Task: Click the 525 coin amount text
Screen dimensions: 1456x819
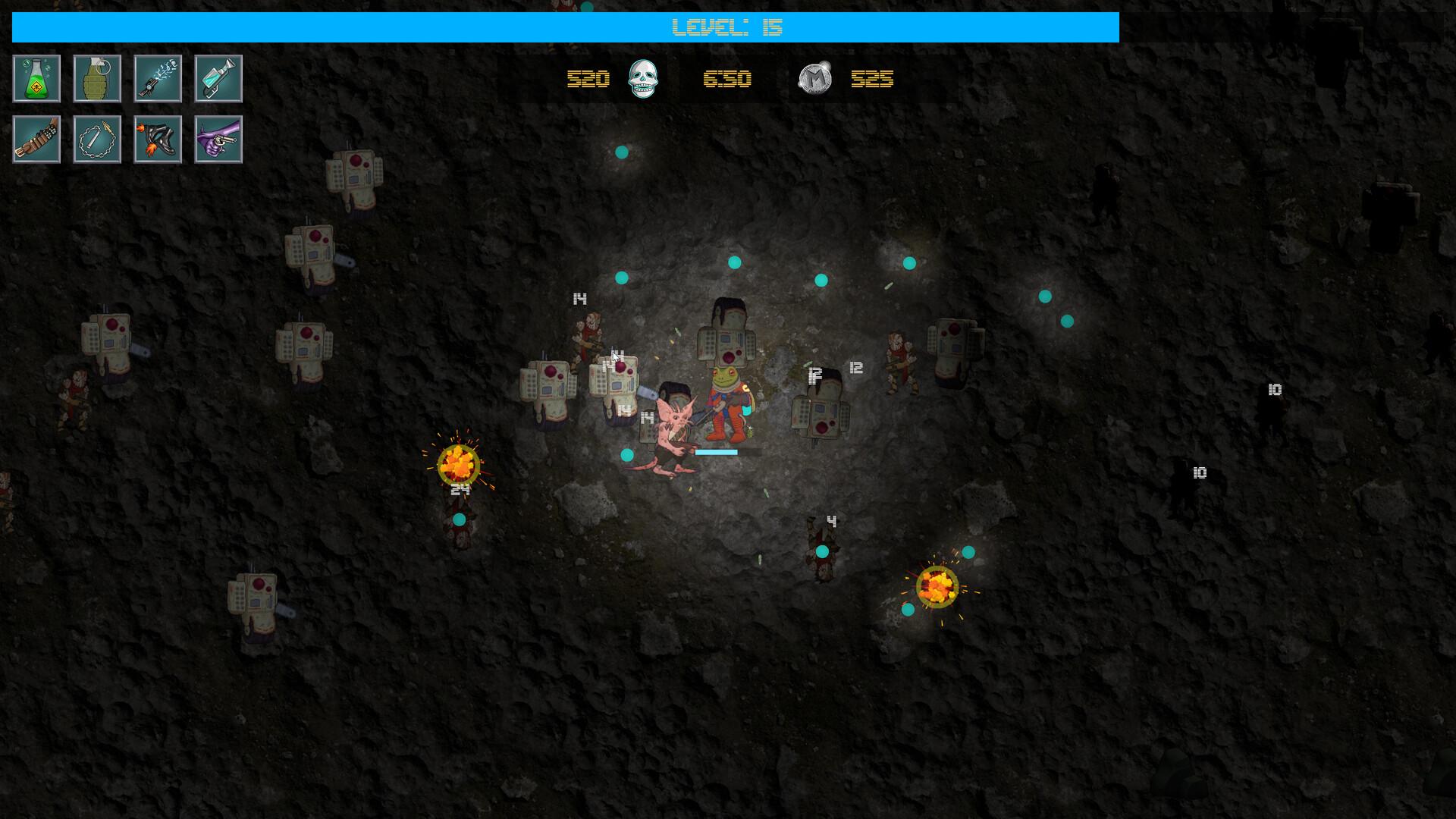Action: coord(872,79)
